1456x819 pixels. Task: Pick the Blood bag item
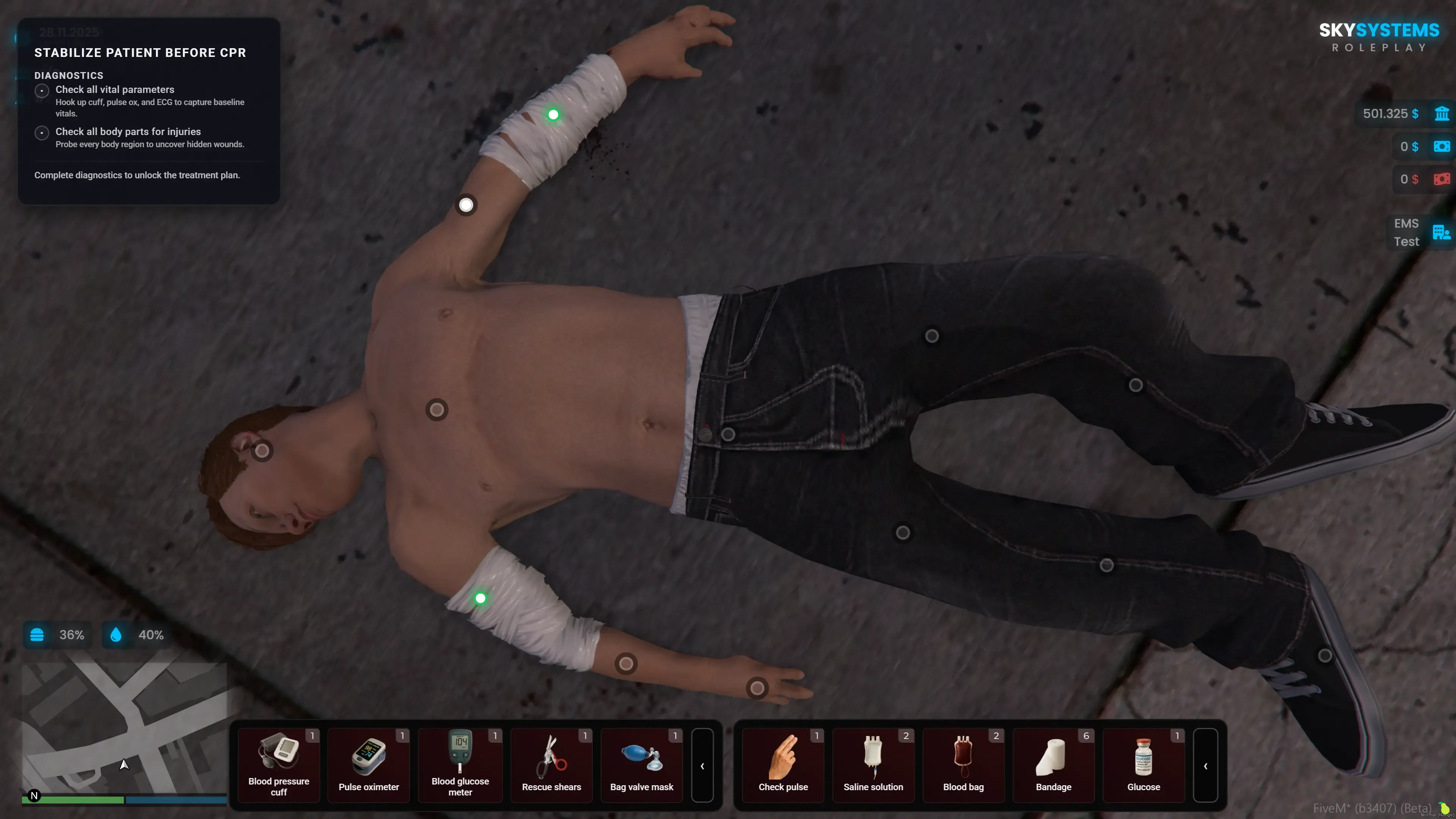(x=963, y=765)
